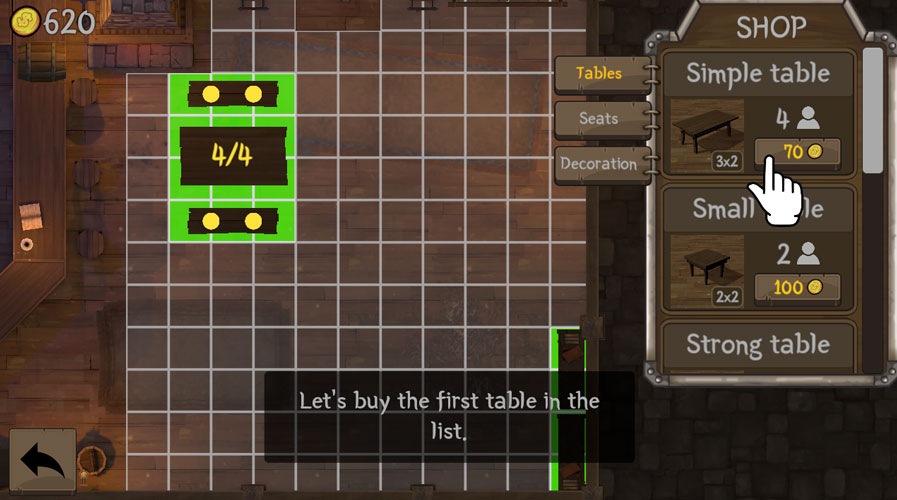897x500 pixels.
Task: Open the Seats shop category
Action: pos(599,118)
